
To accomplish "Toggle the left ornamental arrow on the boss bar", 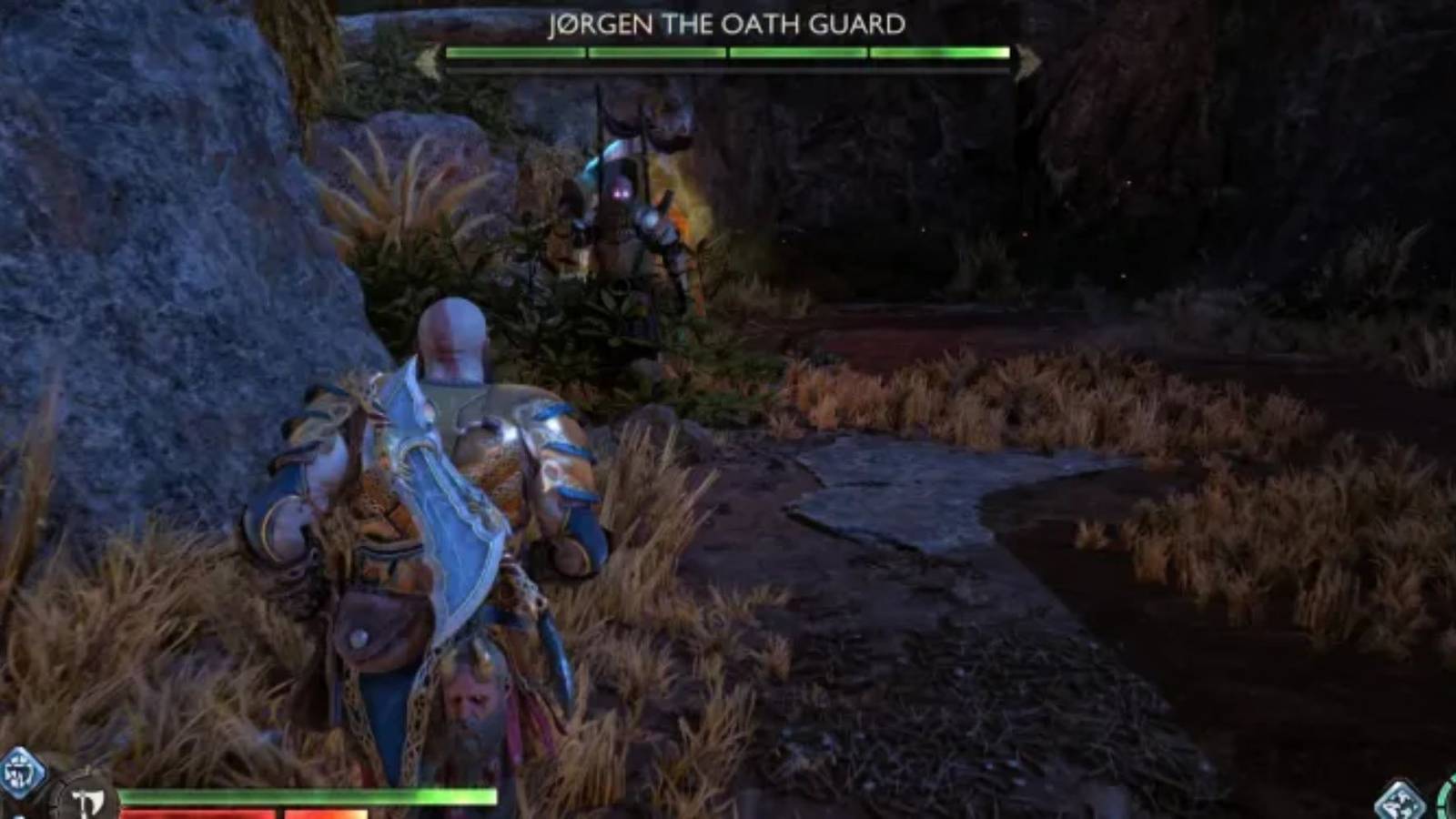I will 424,57.
